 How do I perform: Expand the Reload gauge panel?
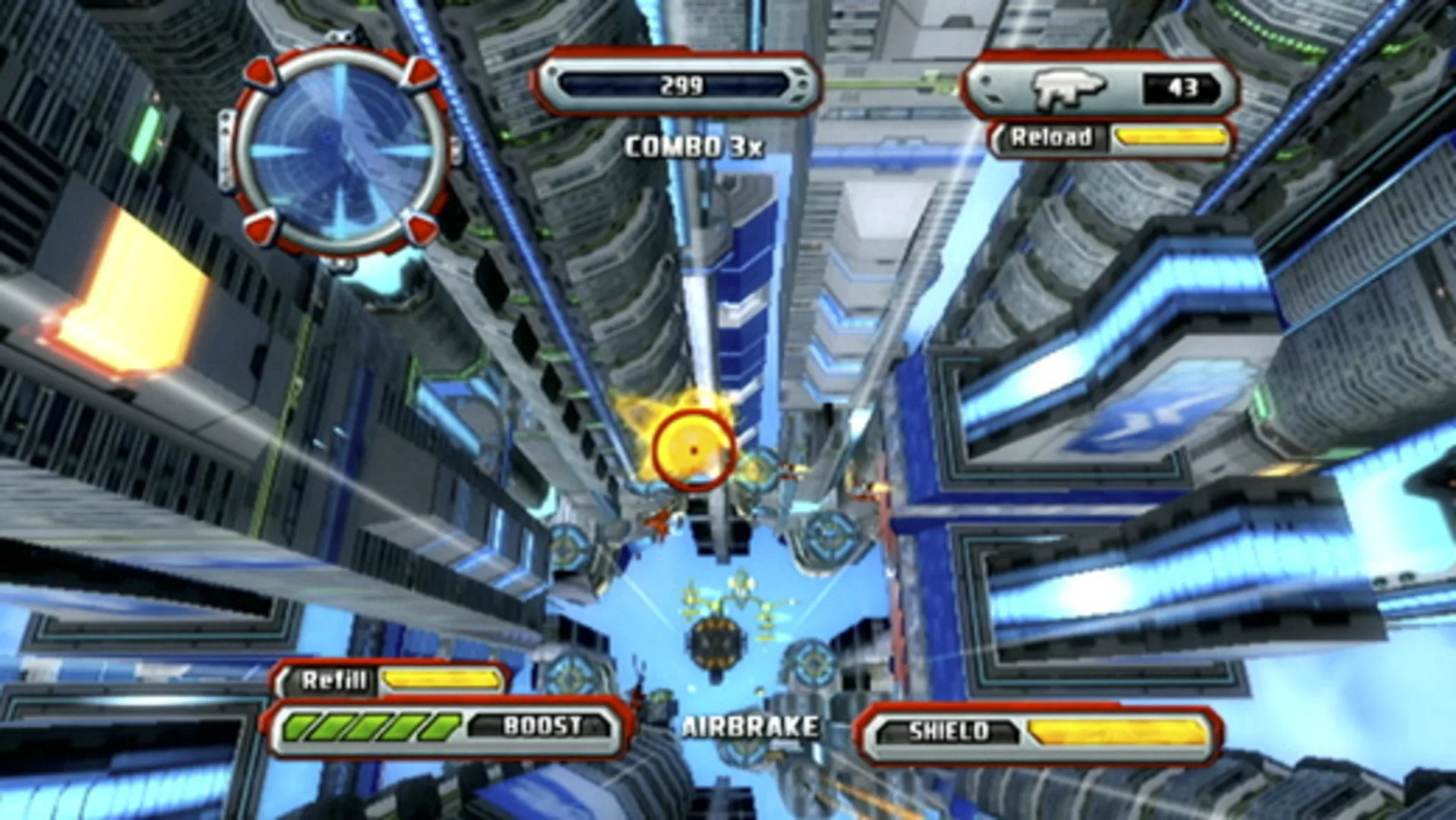(x=1110, y=139)
